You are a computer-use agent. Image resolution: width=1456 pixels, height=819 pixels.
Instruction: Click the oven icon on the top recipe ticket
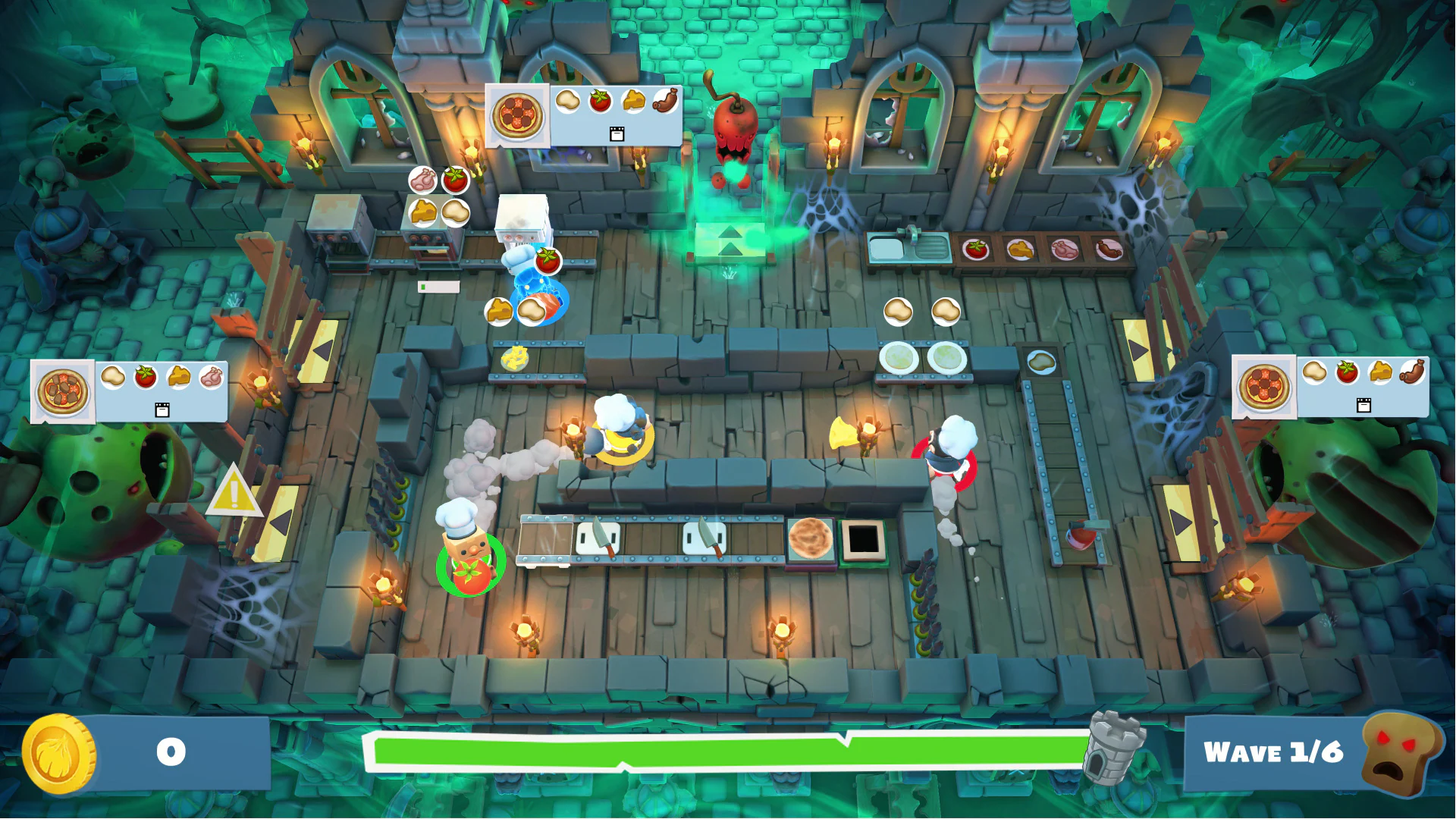(x=617, y=134)
